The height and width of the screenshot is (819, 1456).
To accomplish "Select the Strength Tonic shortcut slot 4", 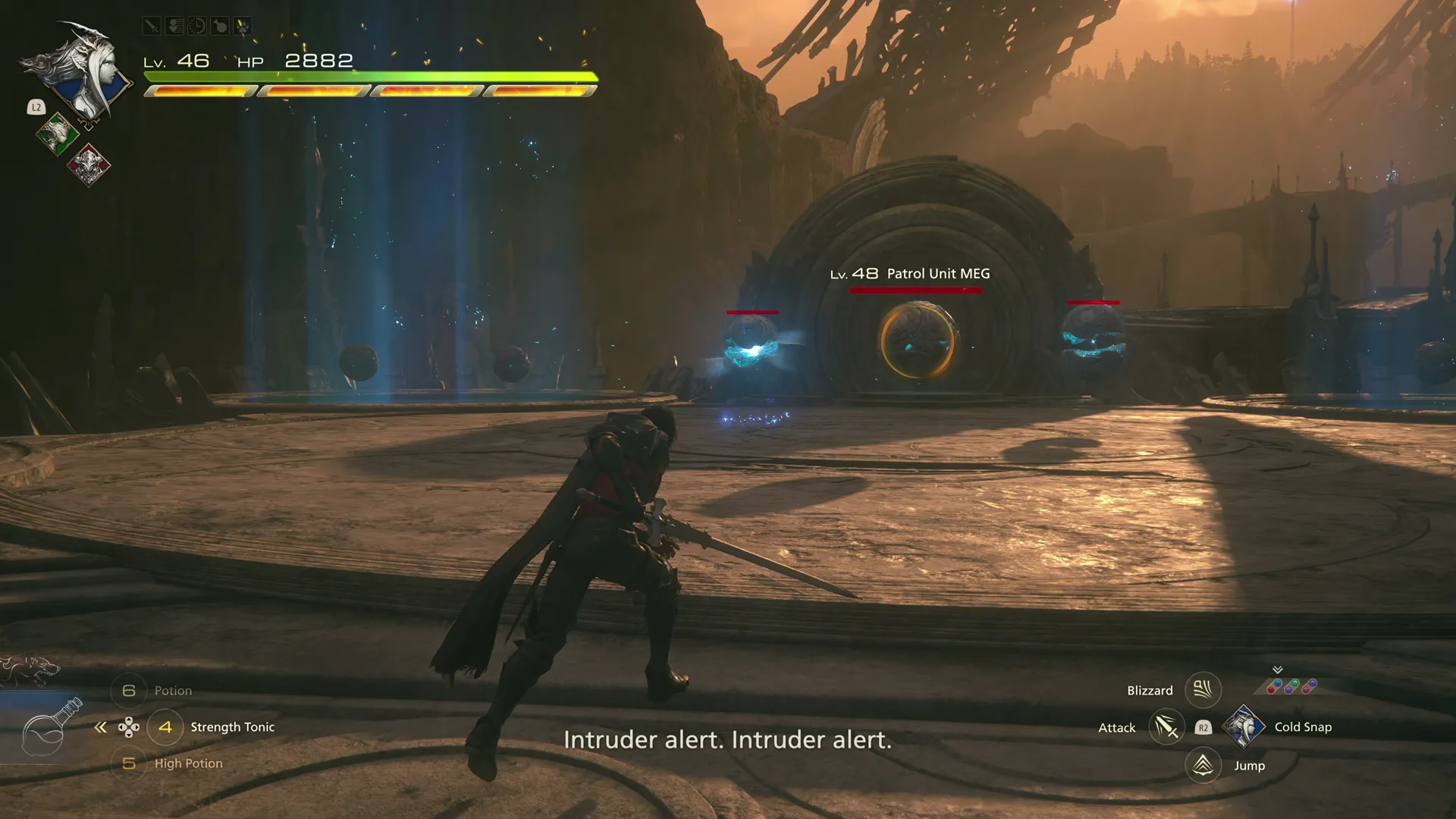I will pos(165,726).
